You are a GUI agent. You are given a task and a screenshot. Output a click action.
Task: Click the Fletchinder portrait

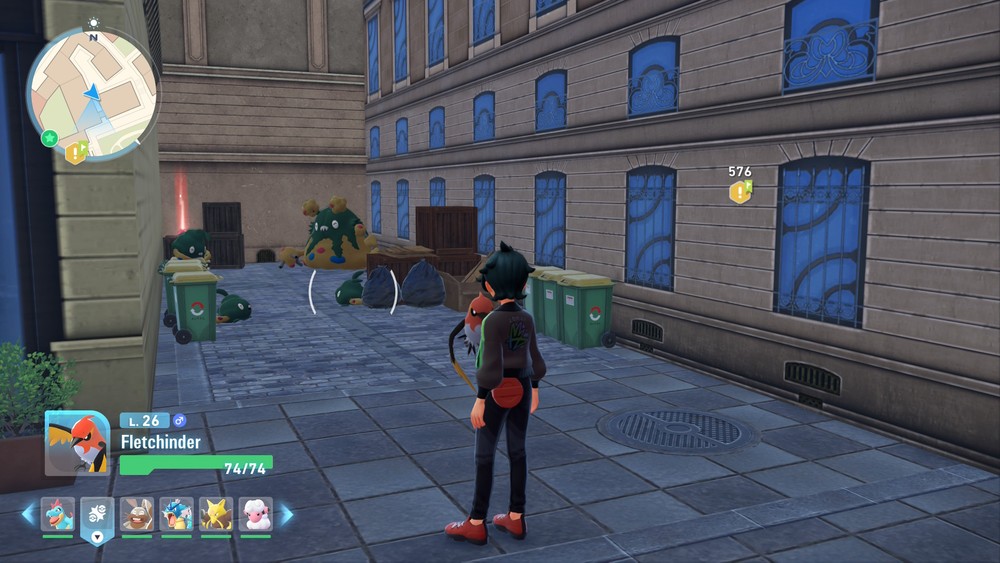[x=77, y=443]
